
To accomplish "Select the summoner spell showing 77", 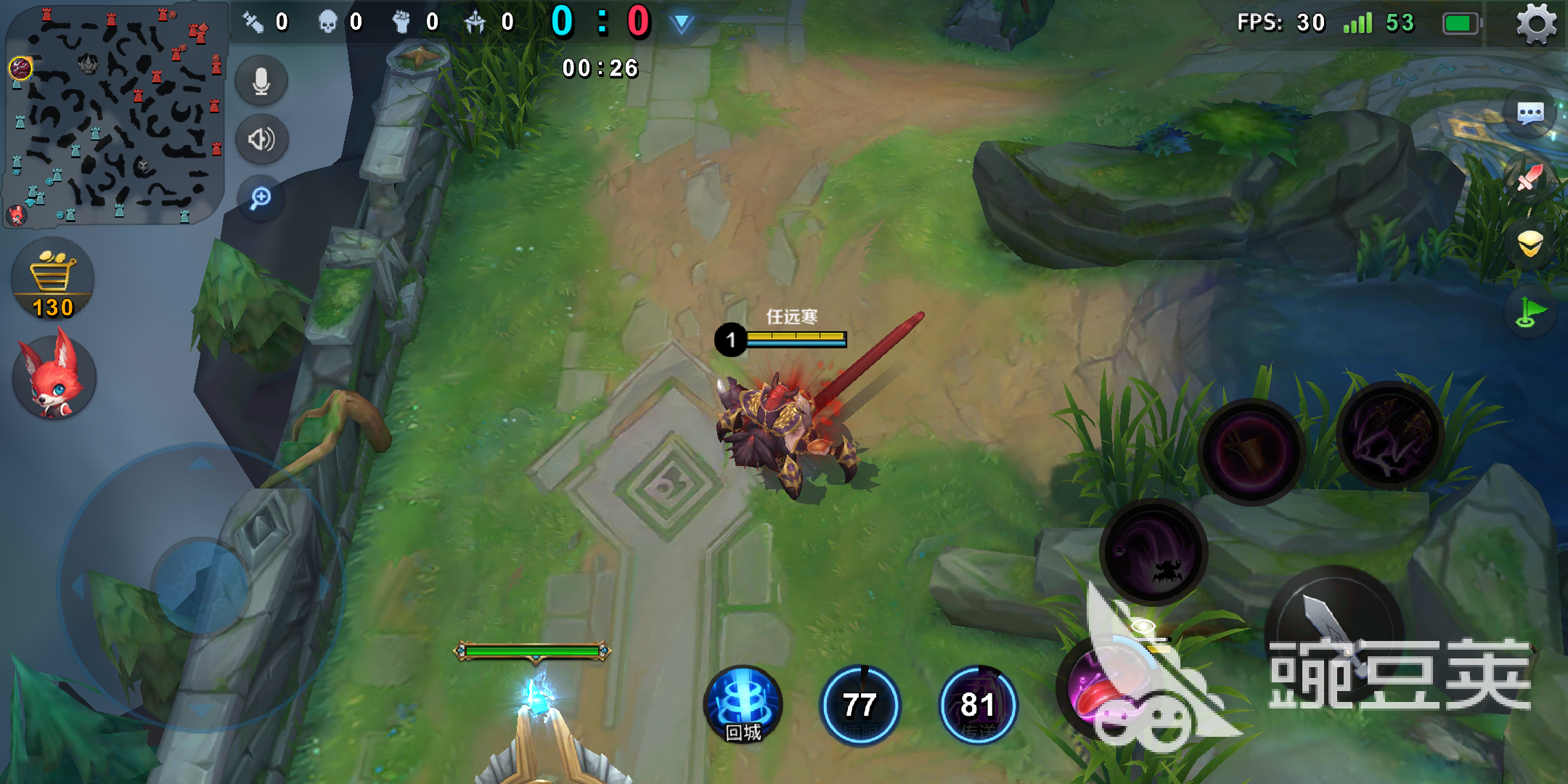I will pyautogui.click(x=860, y=706).
